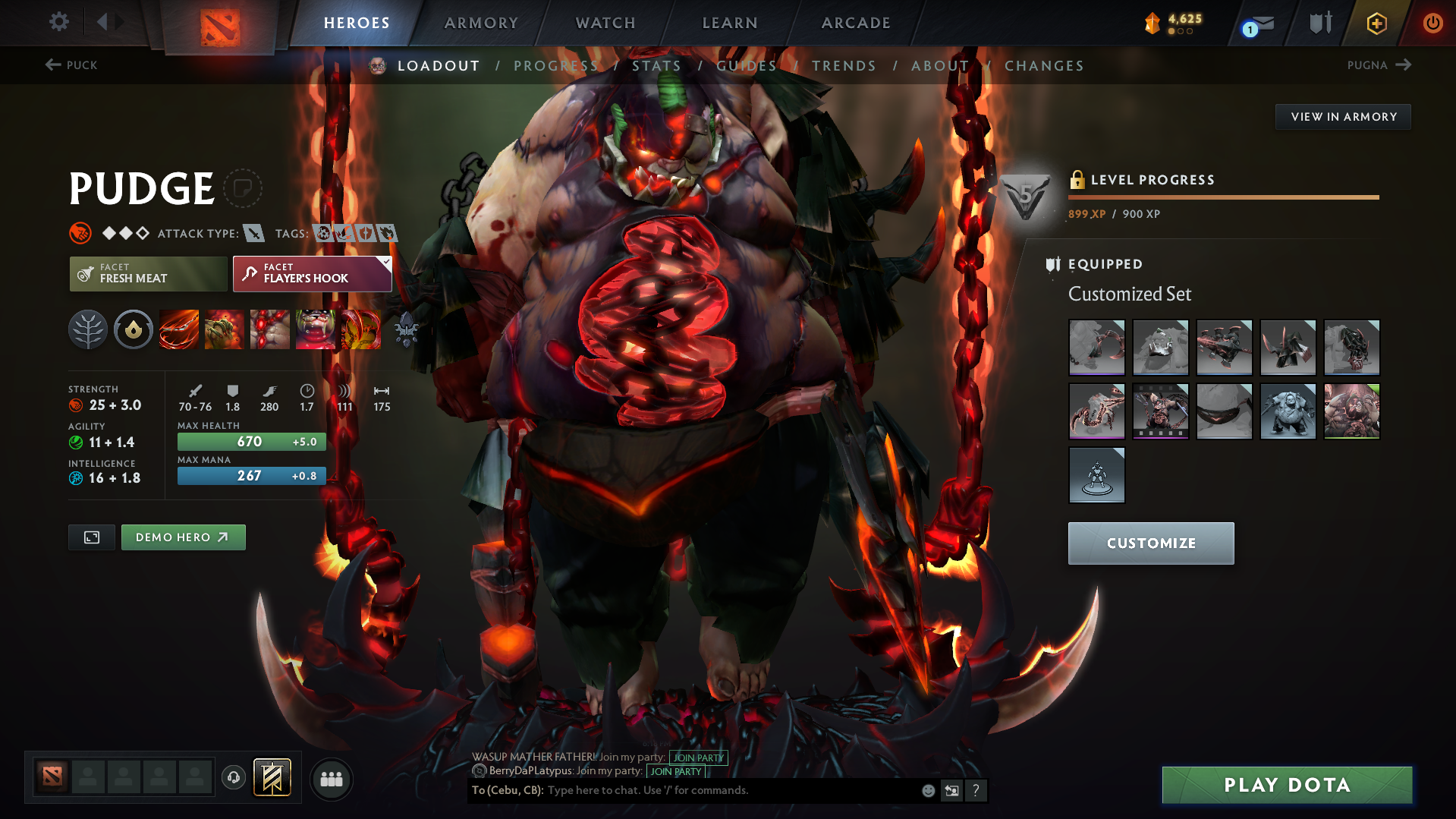Toggle the friends list people icon
The width and height of the screenshot is (1456, 819).
point(331,779)
